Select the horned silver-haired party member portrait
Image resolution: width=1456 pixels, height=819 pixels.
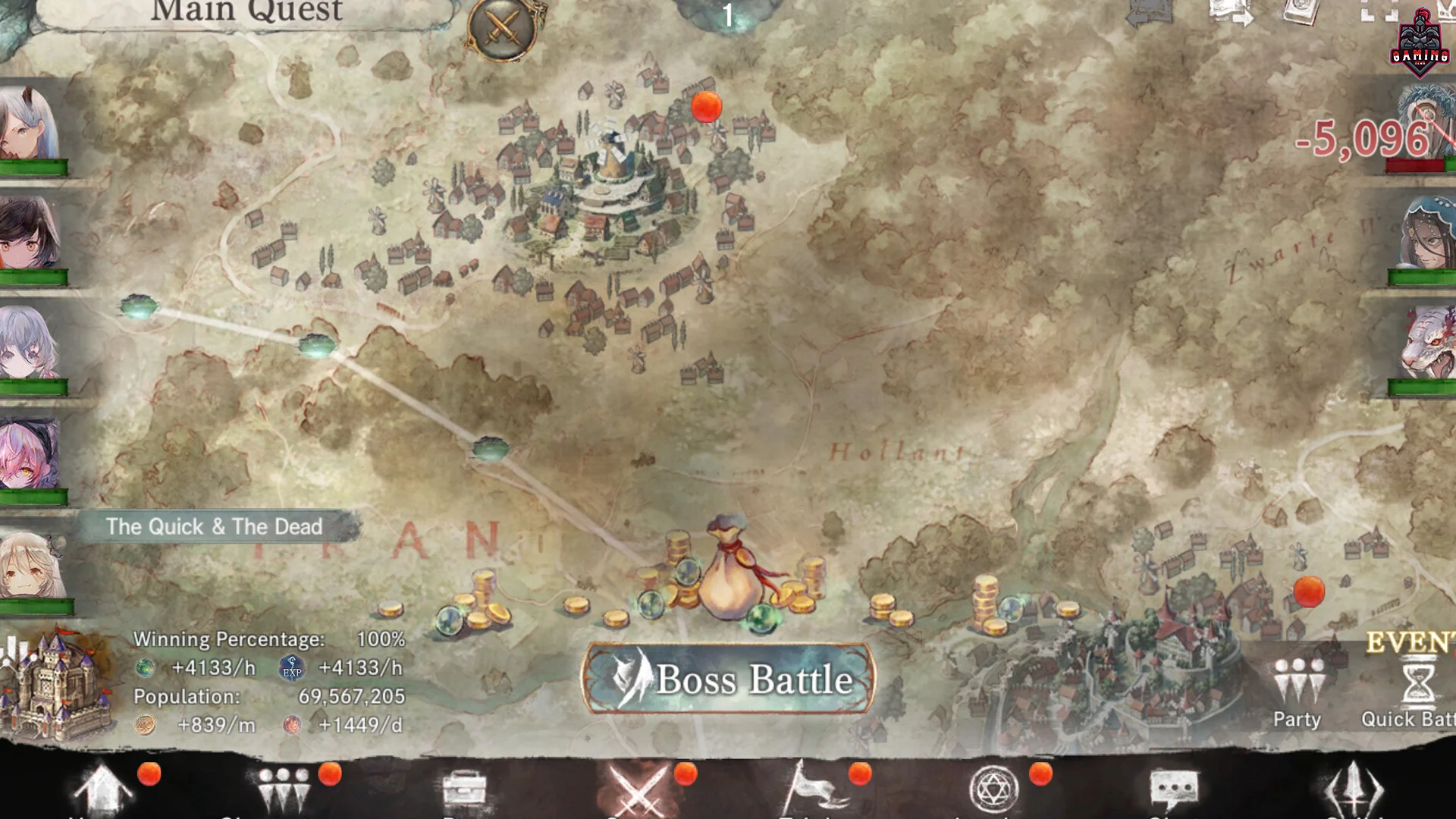coord(30,125)
